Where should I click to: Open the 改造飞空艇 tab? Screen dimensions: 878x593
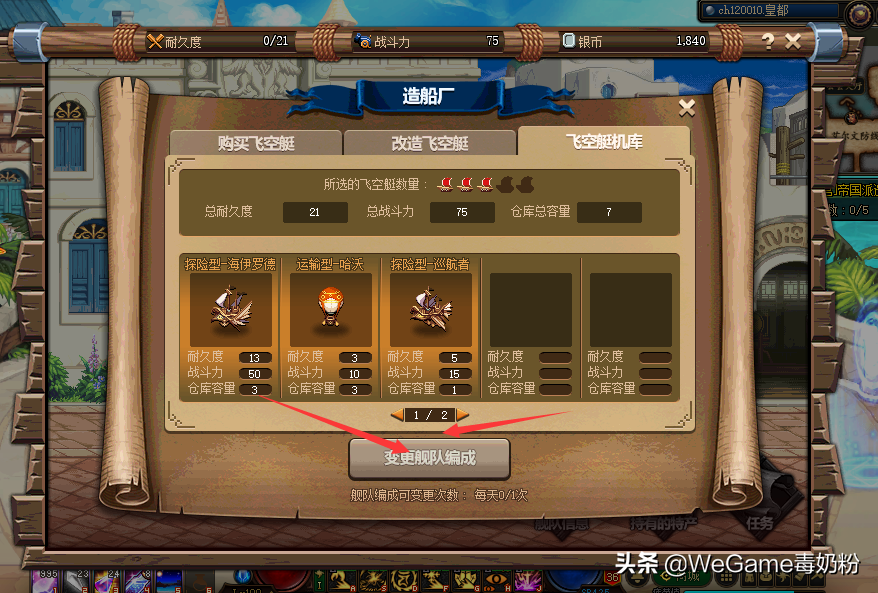pos(429,142)
